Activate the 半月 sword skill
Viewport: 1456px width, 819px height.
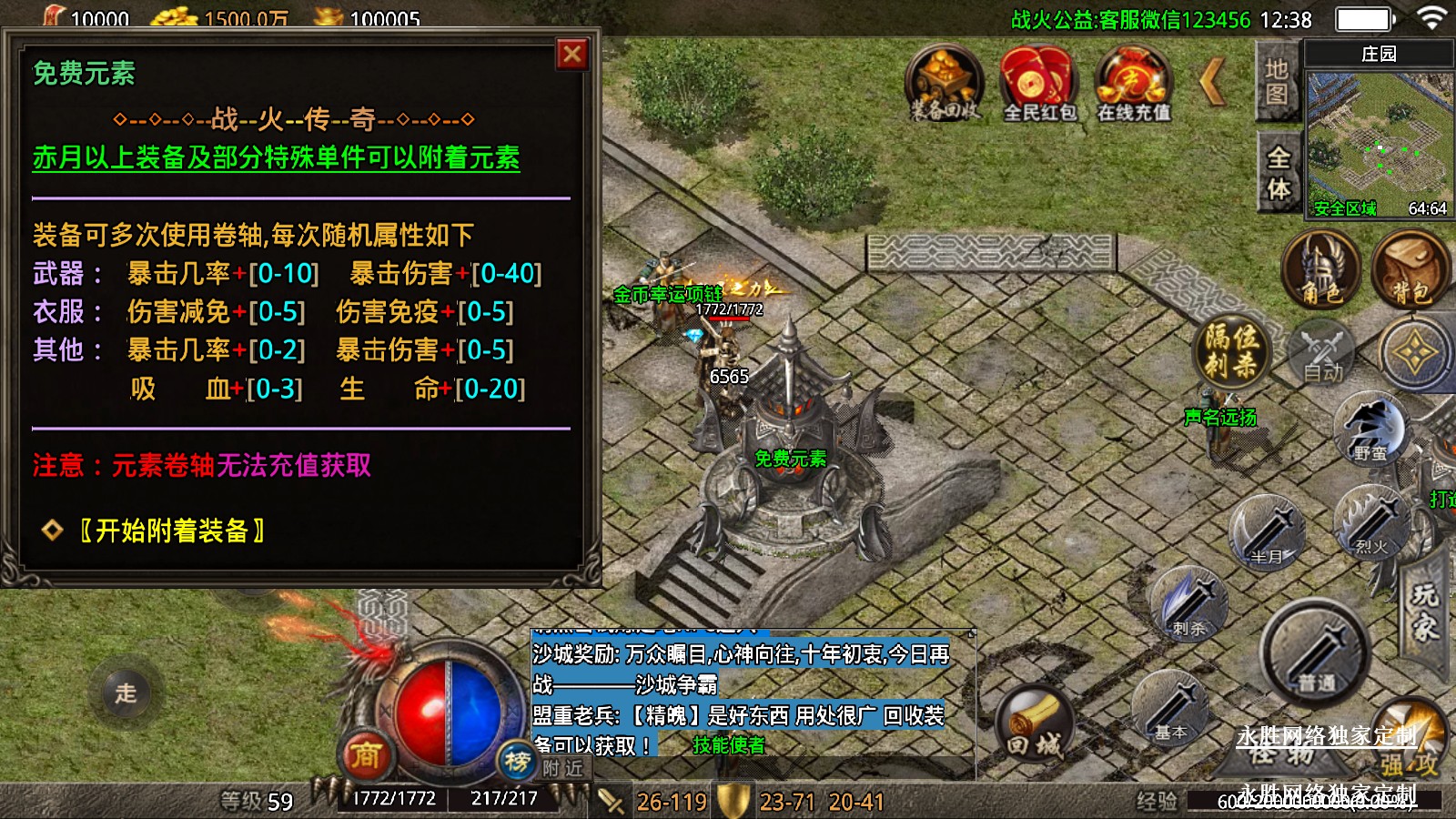coord(1267,531)
